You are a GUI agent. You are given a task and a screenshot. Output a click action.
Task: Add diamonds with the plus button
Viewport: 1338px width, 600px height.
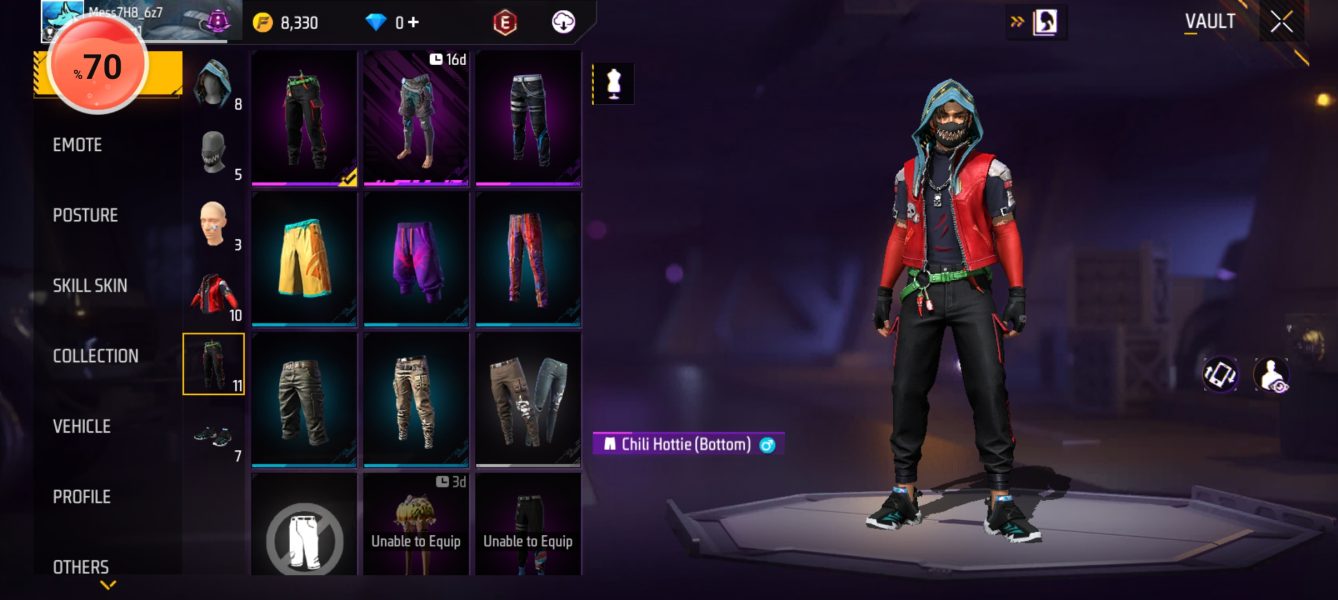413,22
